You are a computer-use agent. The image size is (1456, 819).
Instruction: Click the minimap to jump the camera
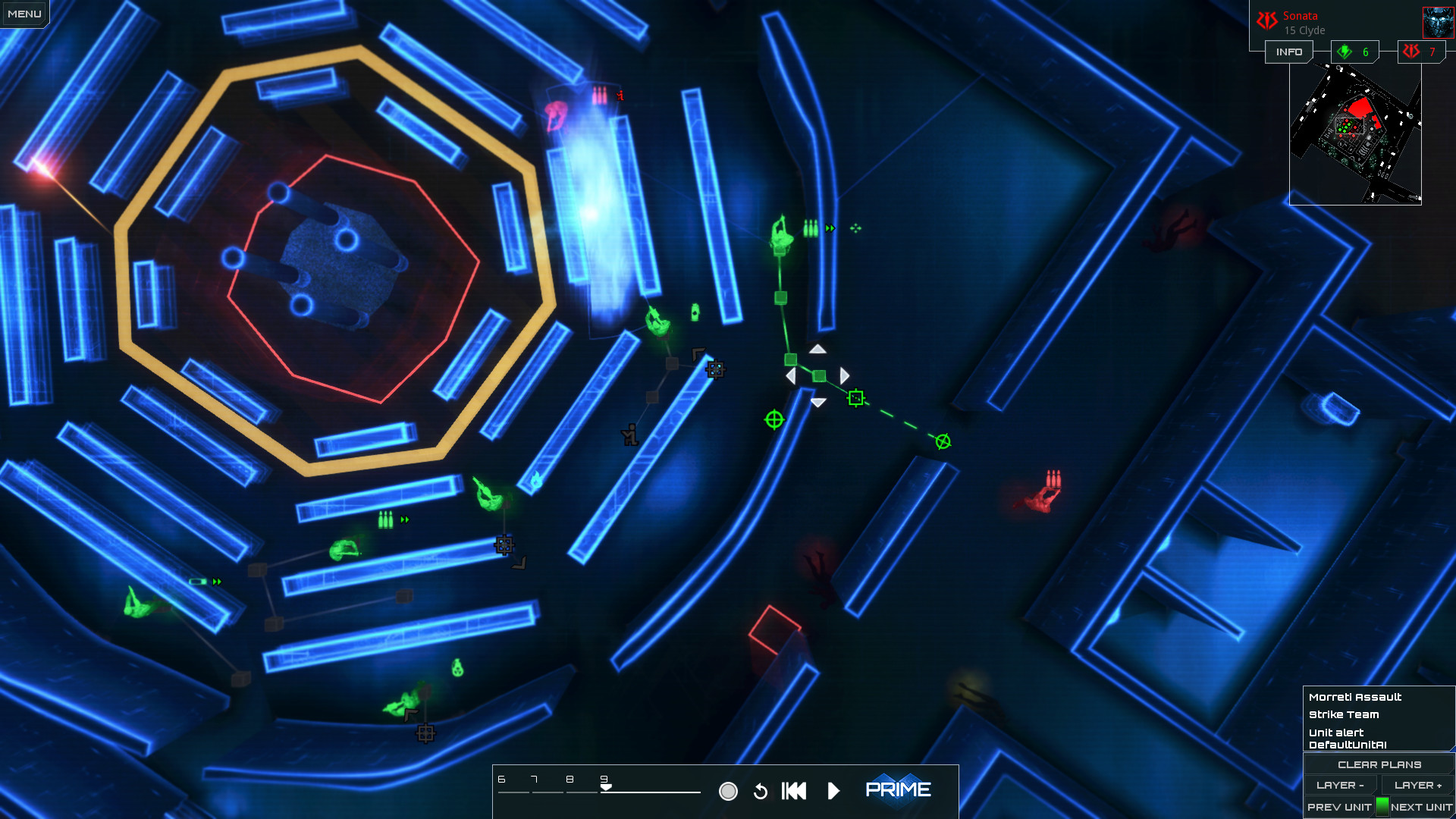(x=1357, y=133)
